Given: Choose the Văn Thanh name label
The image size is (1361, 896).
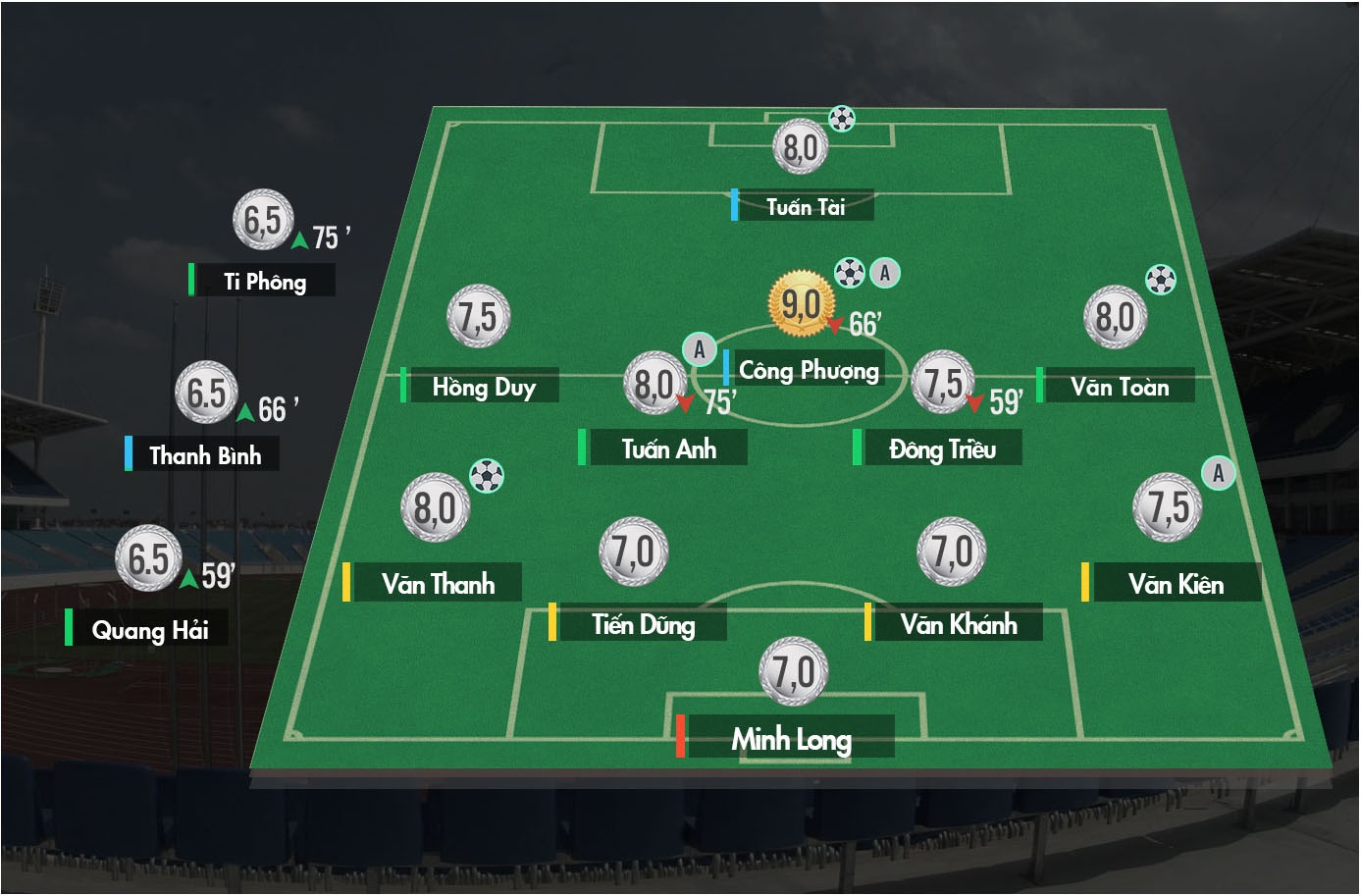Looking at the screenshot, I should pyautogui.click(x=437, y=584).
